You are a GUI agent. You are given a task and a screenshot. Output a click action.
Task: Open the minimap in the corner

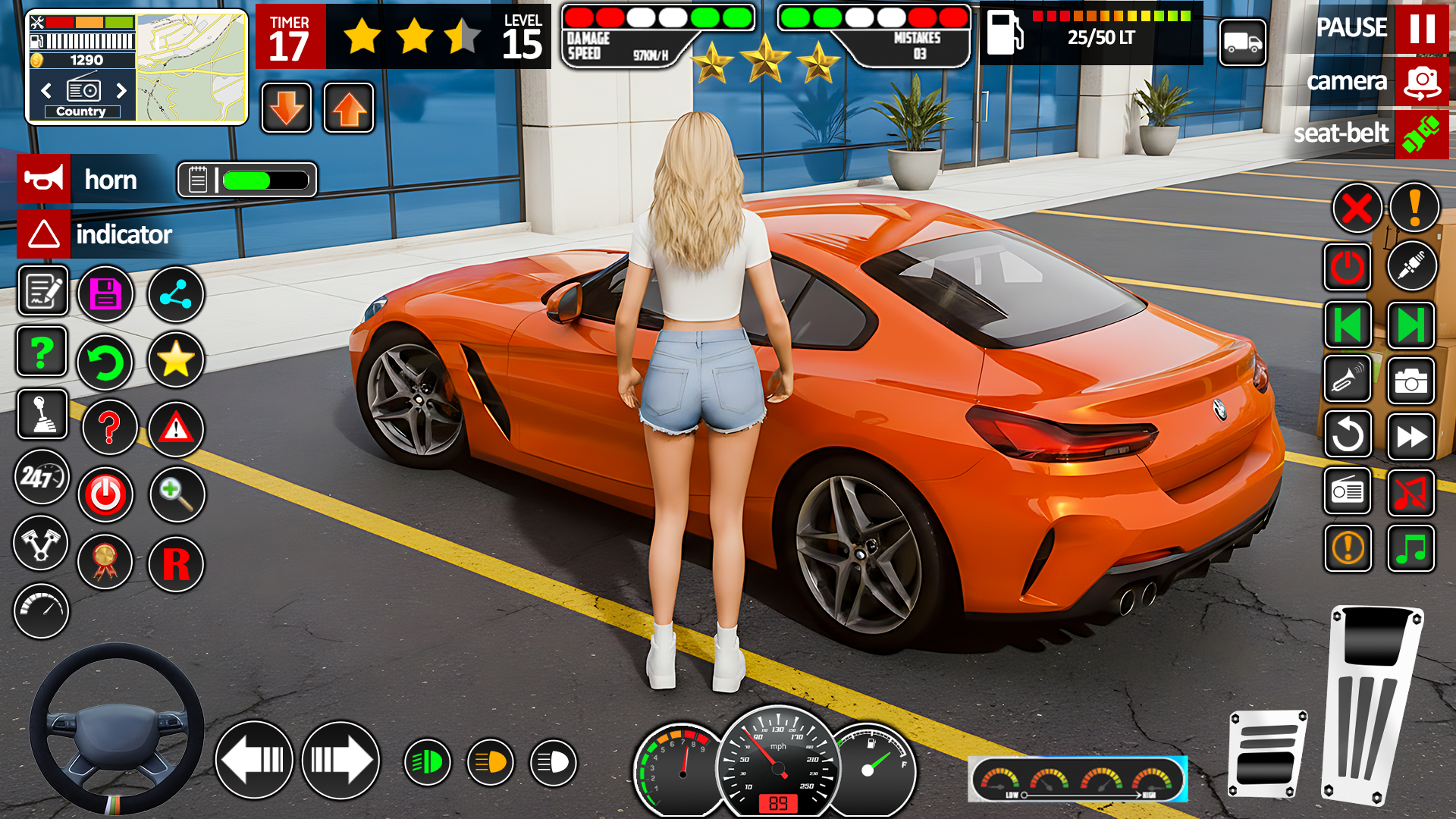pyautogui.click(x=192, y=67)
